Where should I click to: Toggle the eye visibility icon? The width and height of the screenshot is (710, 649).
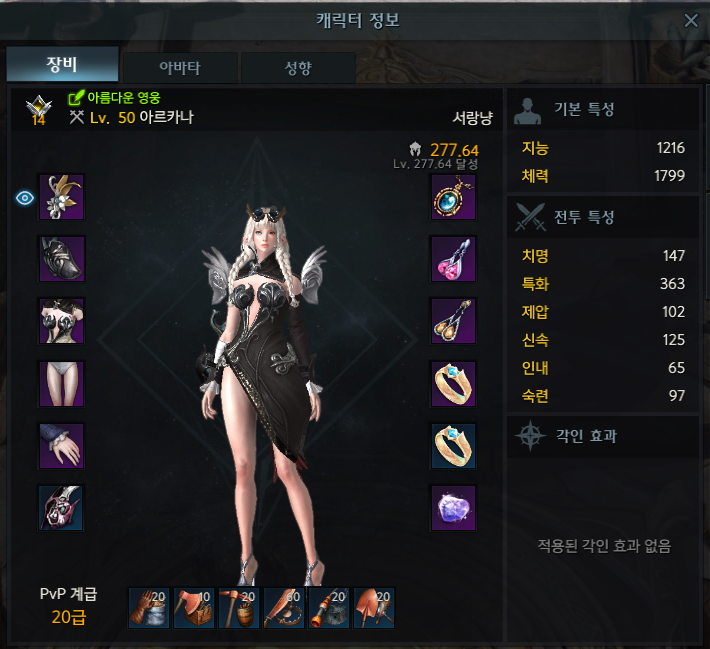click(x=25, y=198)
